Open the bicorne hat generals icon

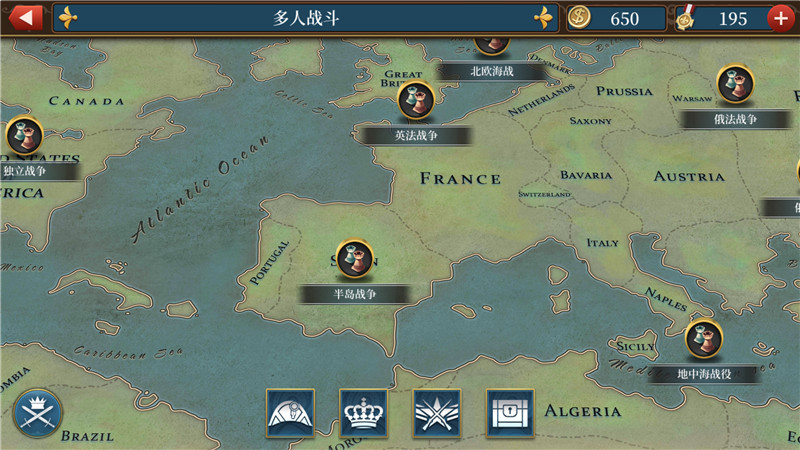[x=290, y=413]
